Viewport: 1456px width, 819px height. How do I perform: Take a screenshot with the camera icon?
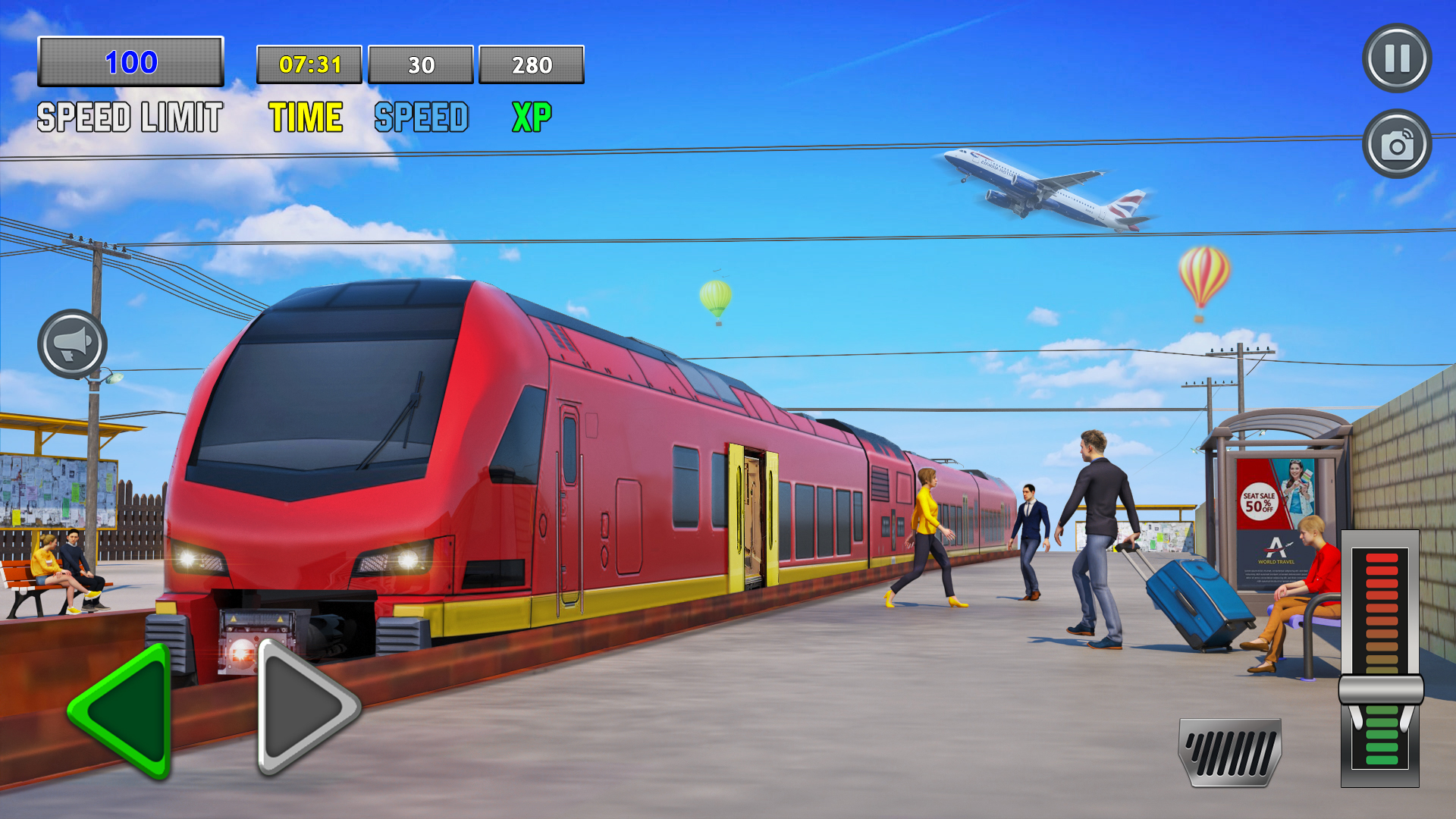click(1395, 144)
